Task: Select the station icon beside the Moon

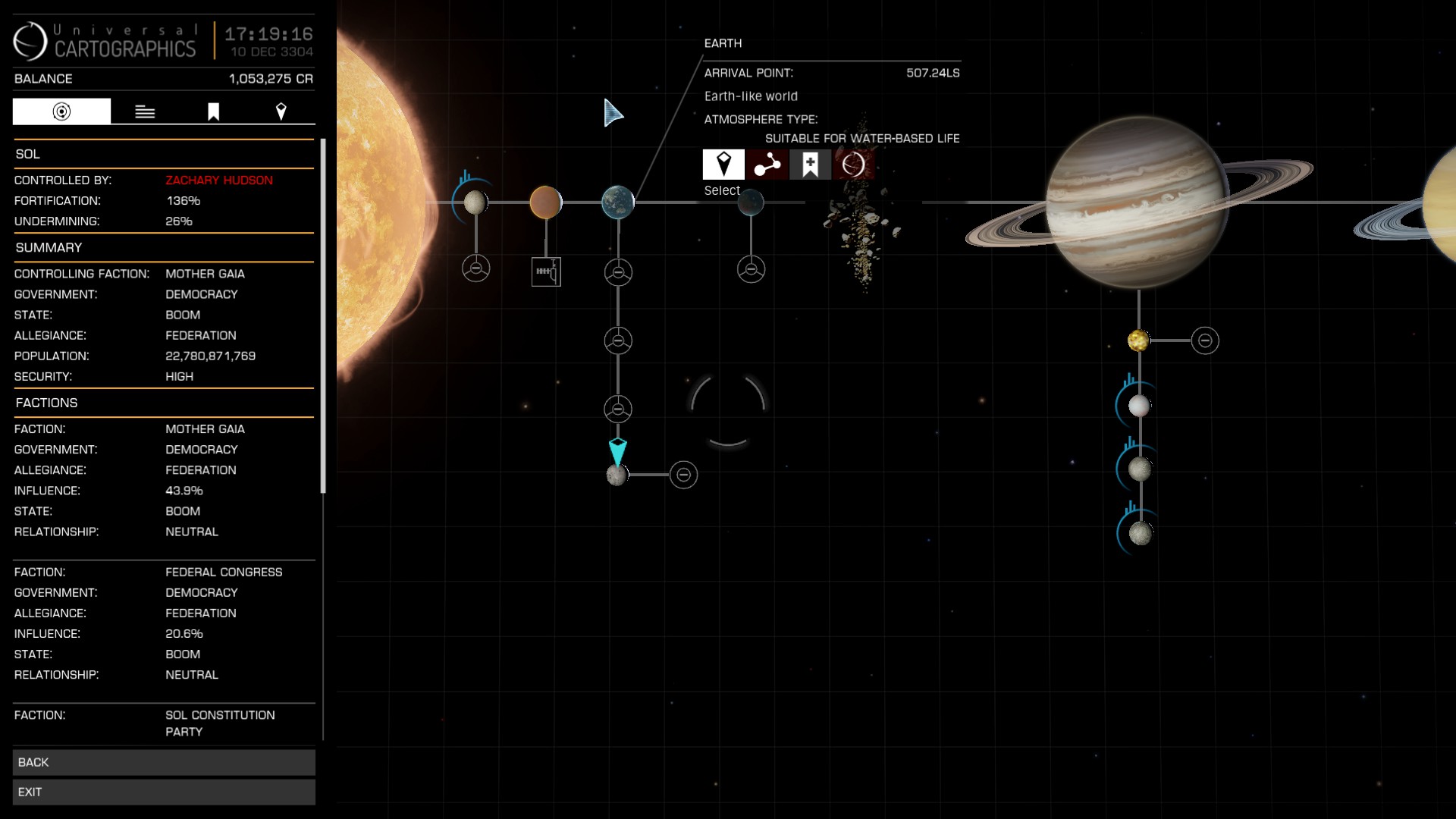Action: pos(683,475)
